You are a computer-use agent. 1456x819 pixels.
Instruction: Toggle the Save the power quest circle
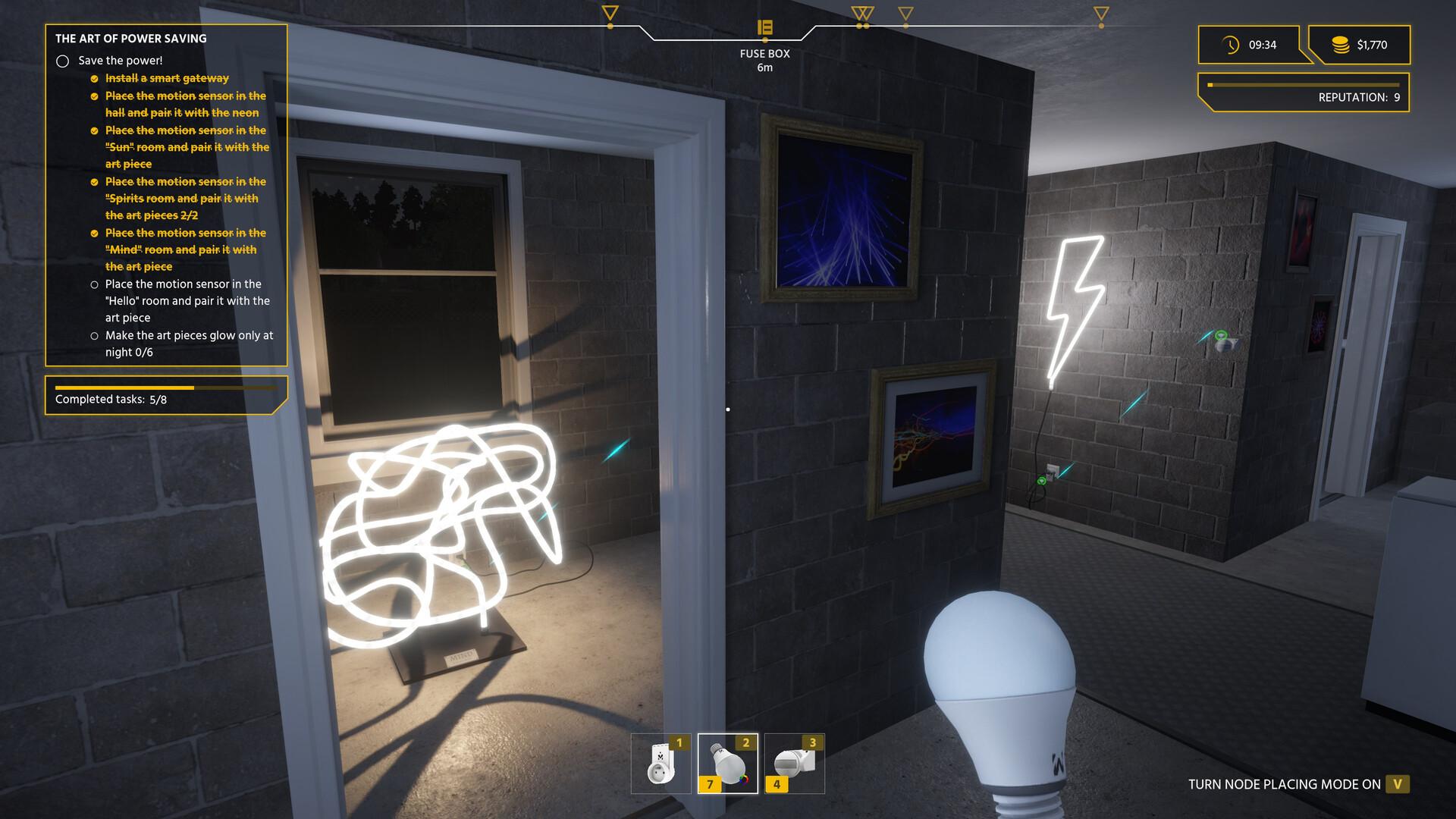click(63, 60)
